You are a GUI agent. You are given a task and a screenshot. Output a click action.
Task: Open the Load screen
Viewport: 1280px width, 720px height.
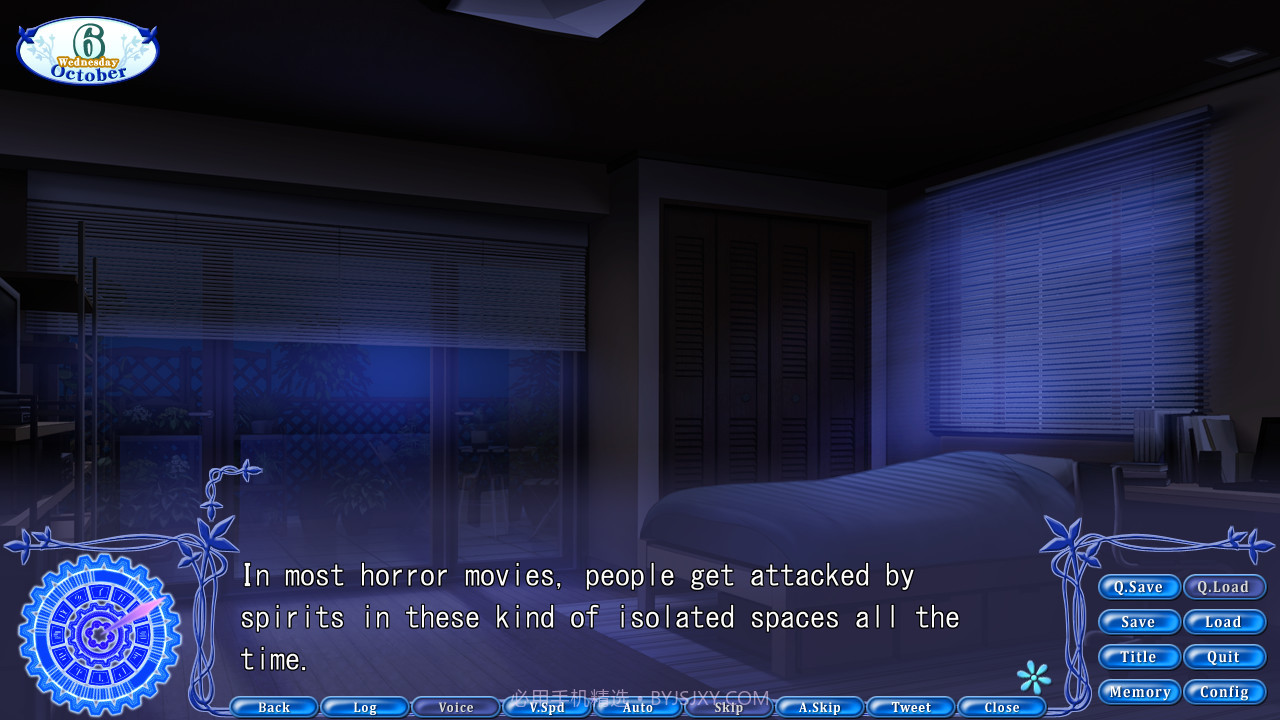1225,622
